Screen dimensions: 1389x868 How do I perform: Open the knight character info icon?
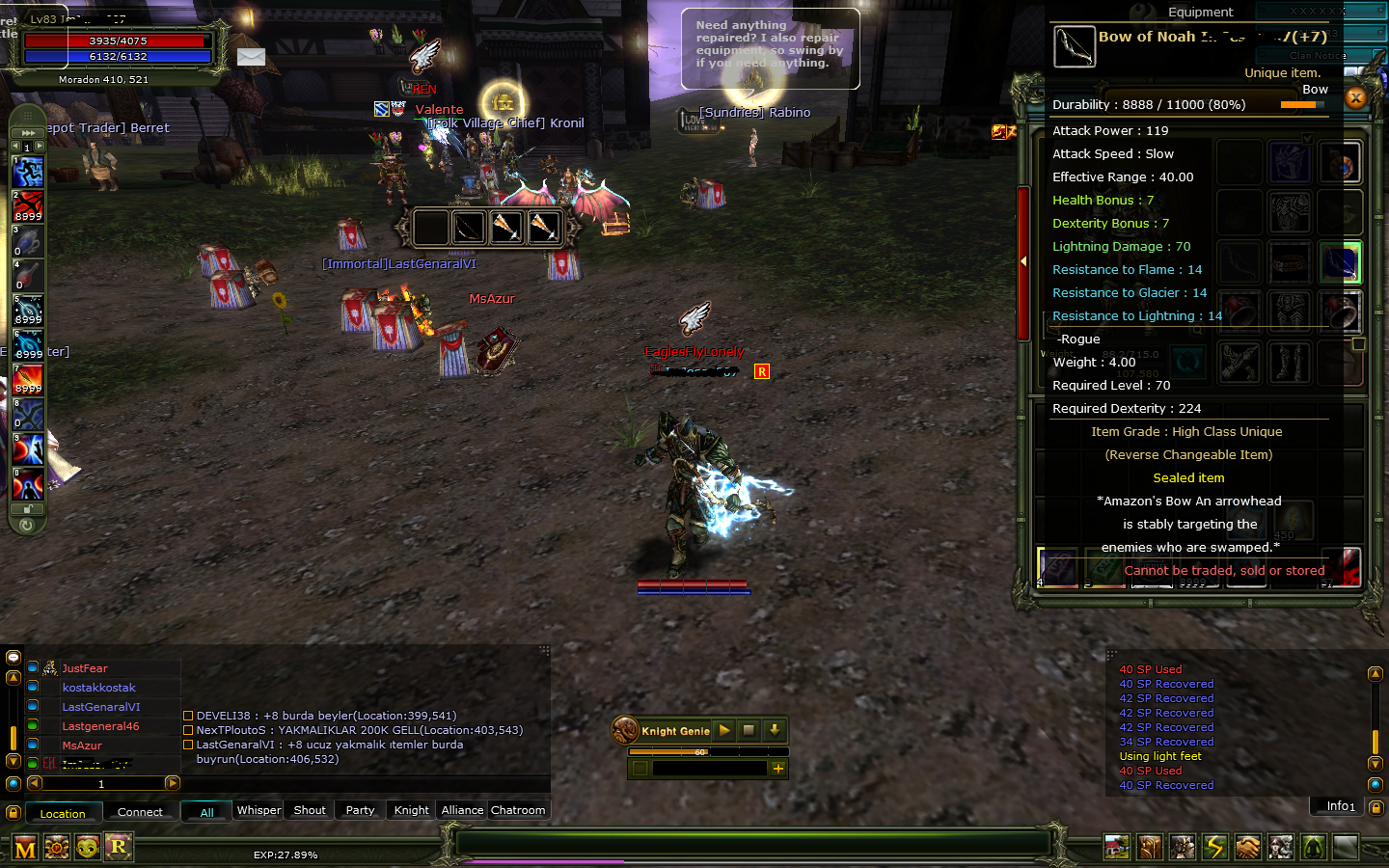[1184, 847]
